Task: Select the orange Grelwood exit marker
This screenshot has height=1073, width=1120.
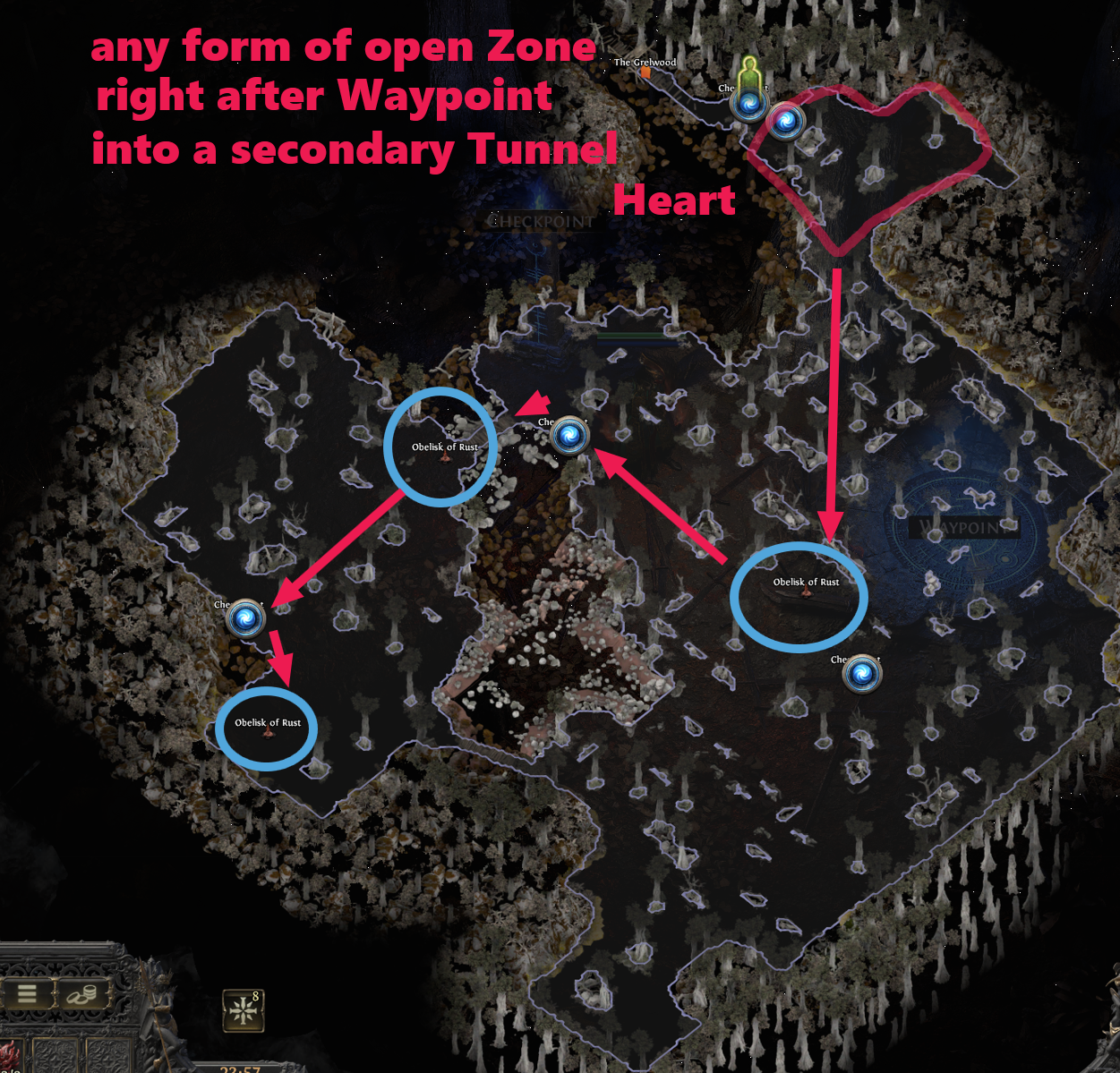Action: 644,73
